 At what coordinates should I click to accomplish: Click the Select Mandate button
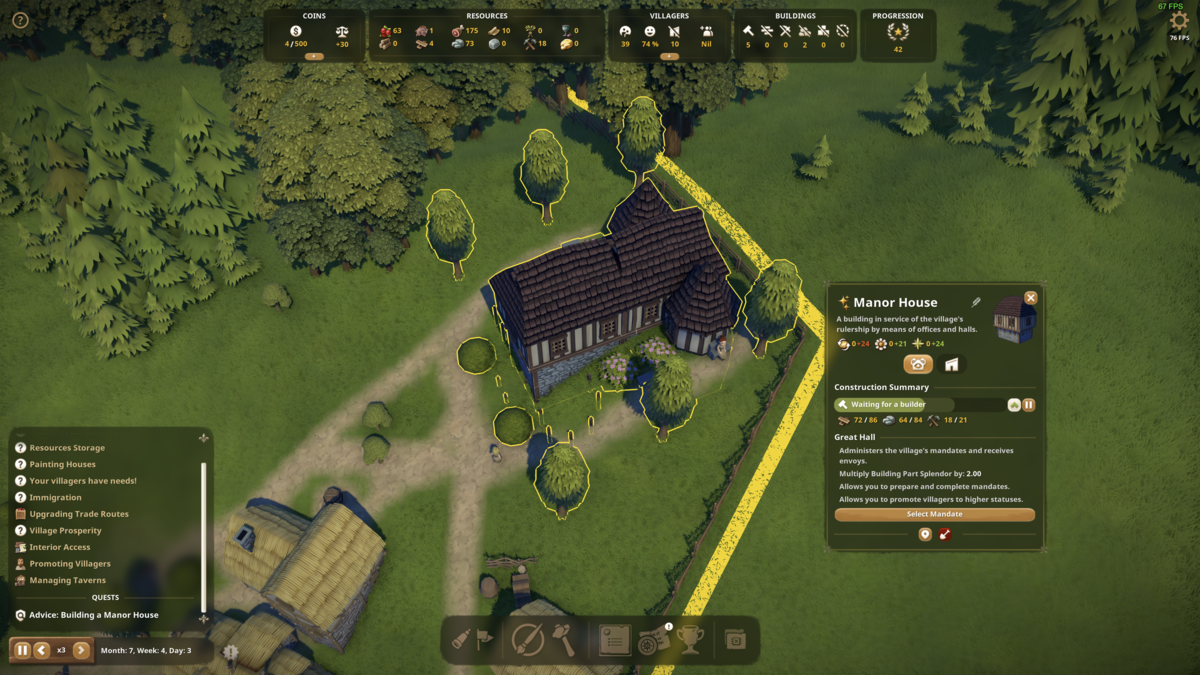click(934, 514)
